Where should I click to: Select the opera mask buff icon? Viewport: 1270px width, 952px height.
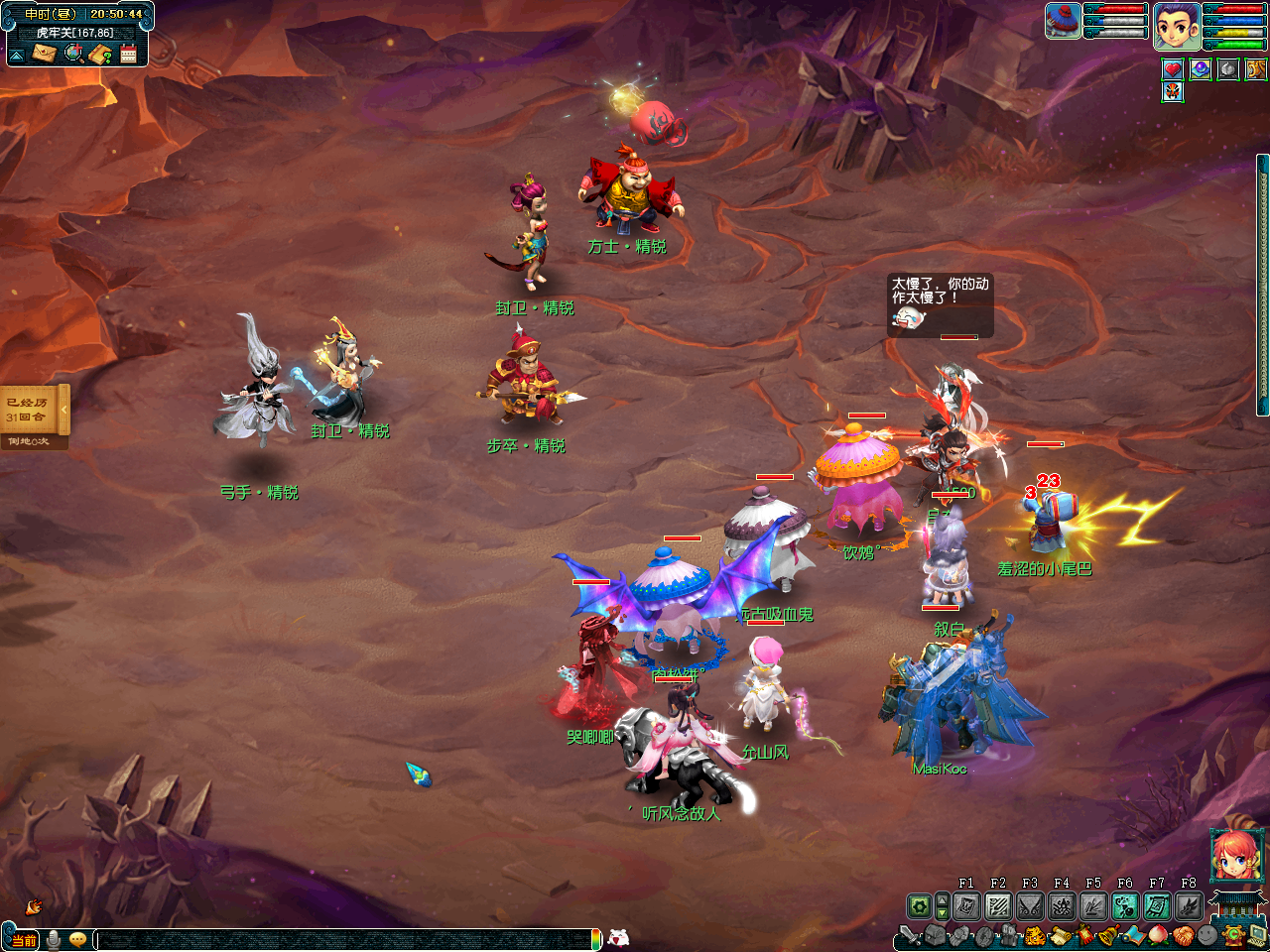point(1173,92)
